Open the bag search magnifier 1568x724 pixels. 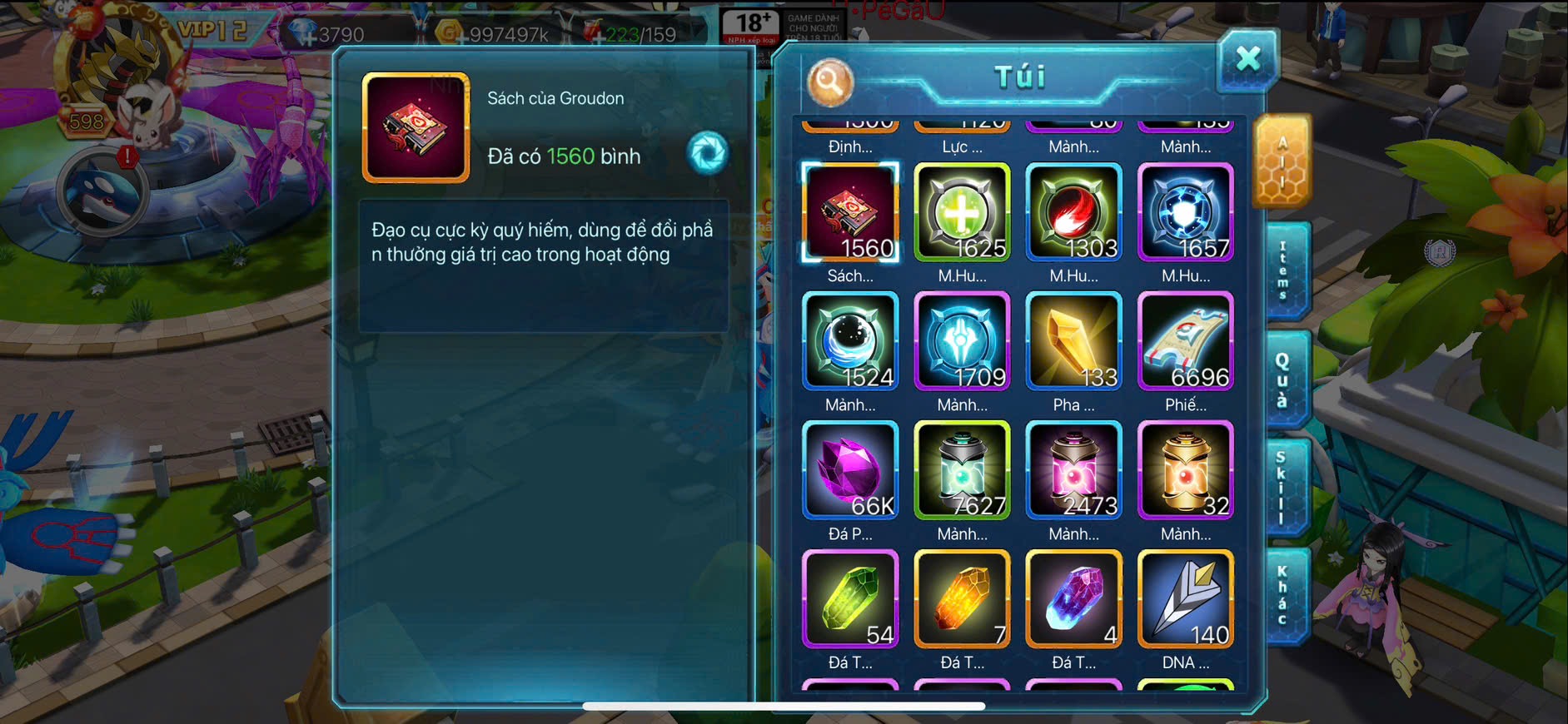pos(829,82)
